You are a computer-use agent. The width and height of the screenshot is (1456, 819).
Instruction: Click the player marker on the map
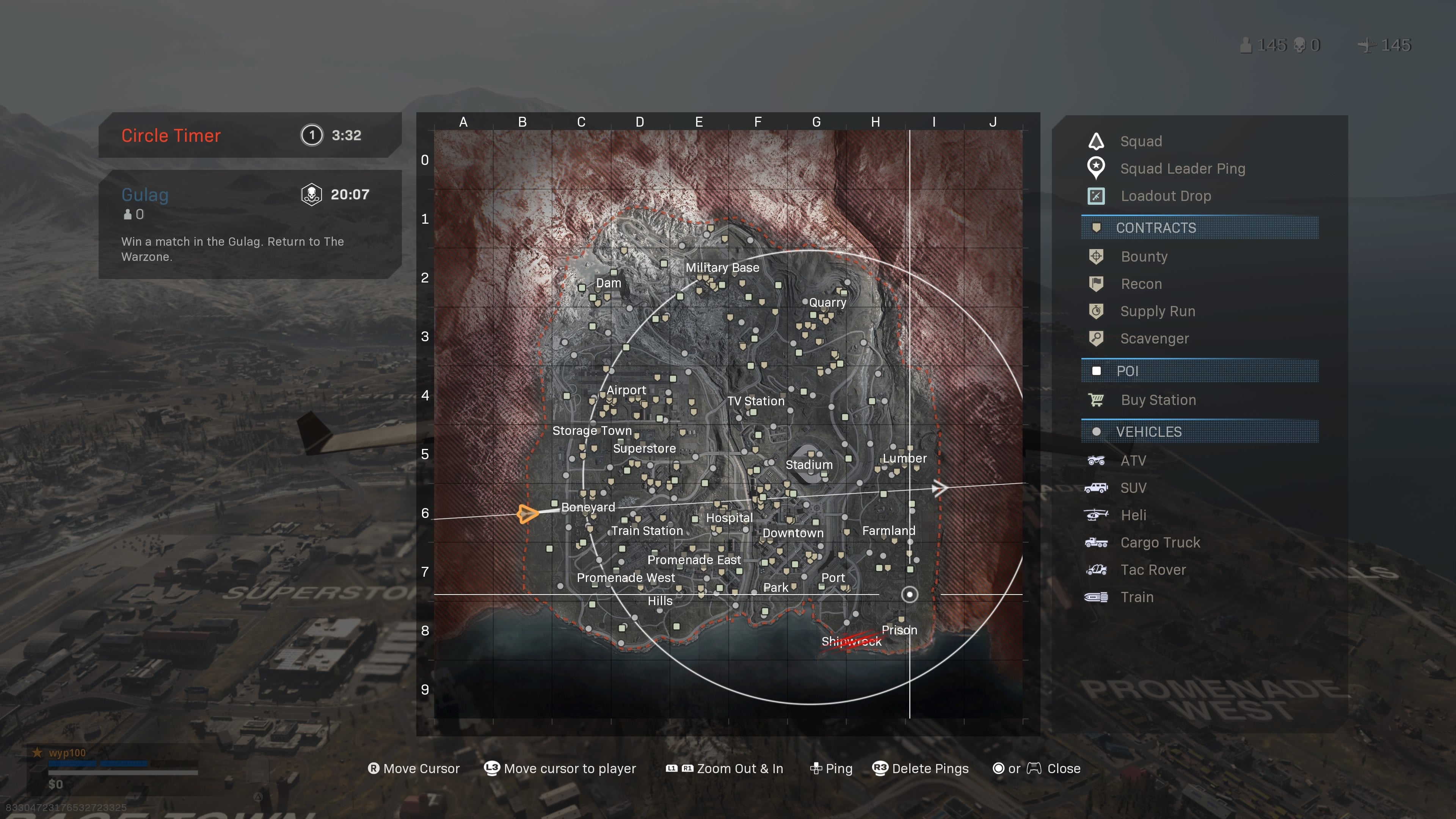(527, 515)
